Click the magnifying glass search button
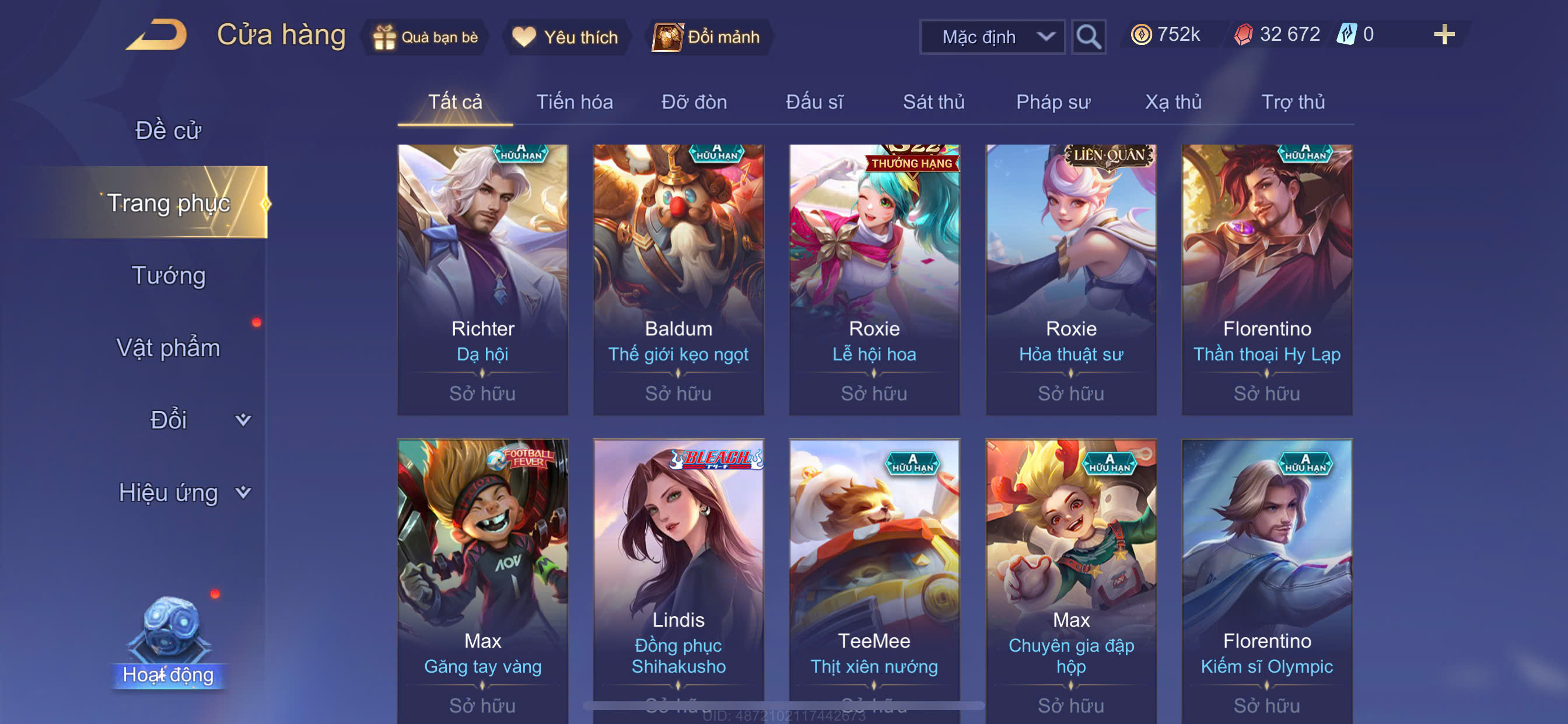 pos(1088,37)
